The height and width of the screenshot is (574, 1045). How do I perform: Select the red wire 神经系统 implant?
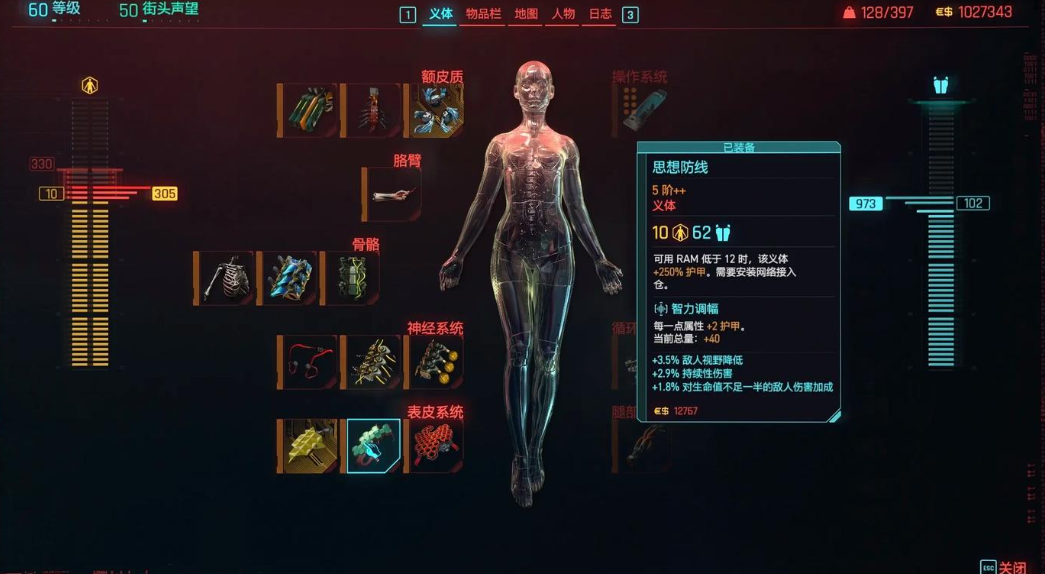309,362
